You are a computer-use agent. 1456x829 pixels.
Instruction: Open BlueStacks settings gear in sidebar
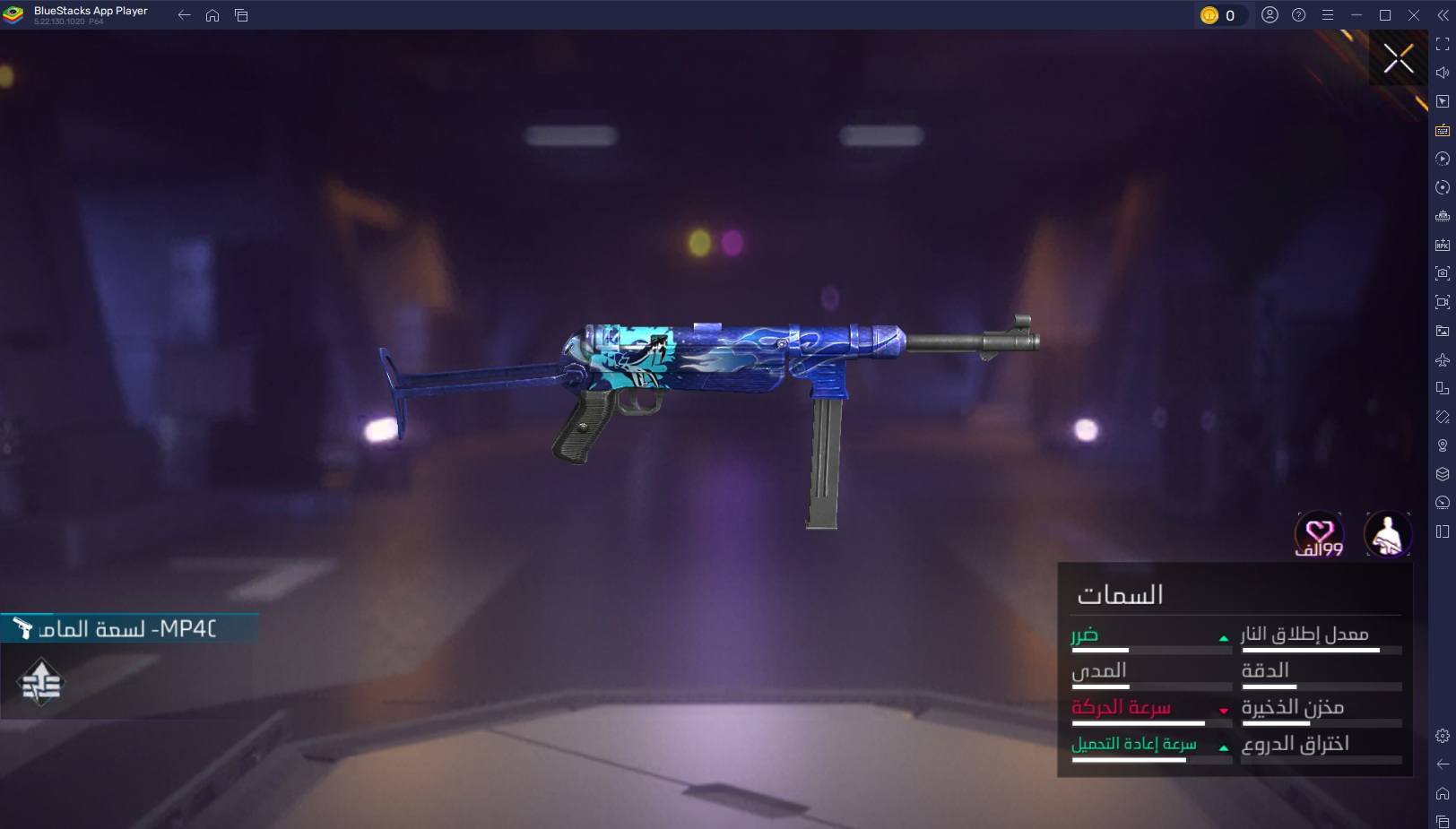pyautogui.click(x=1442, y=736)
